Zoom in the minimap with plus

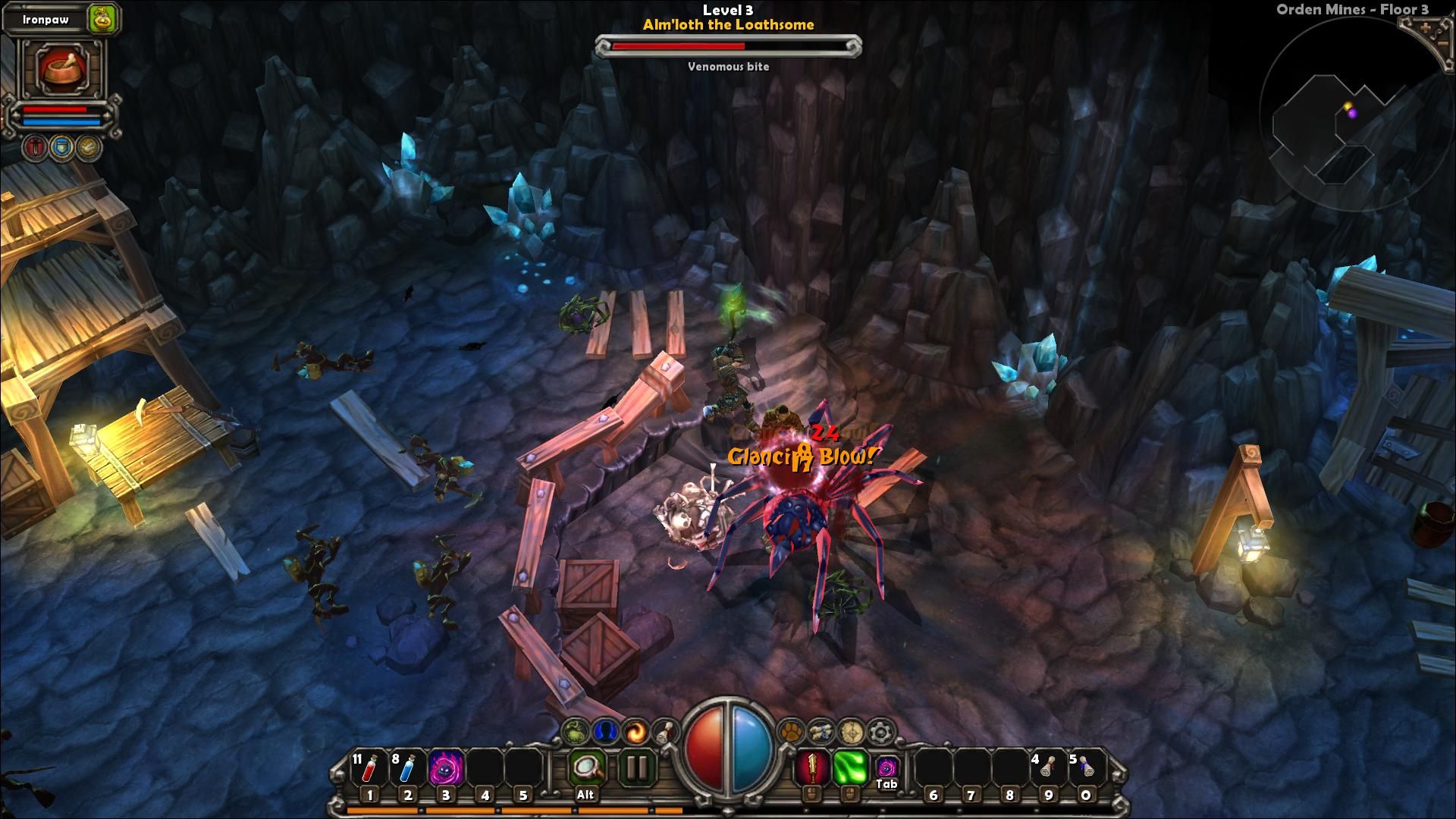tap(1425, 28)
